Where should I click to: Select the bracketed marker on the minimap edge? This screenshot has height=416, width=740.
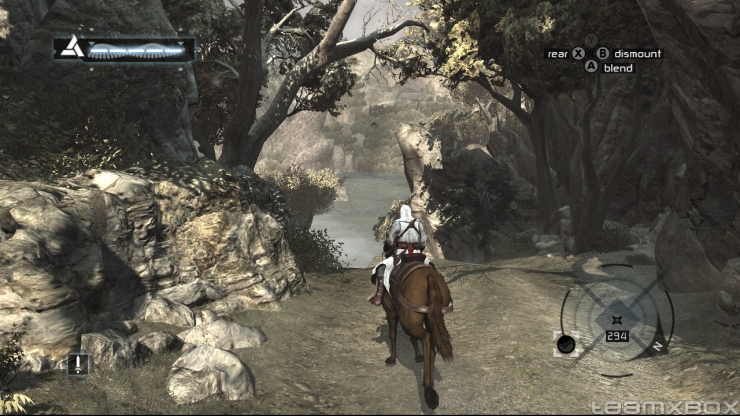click(565, 343)
